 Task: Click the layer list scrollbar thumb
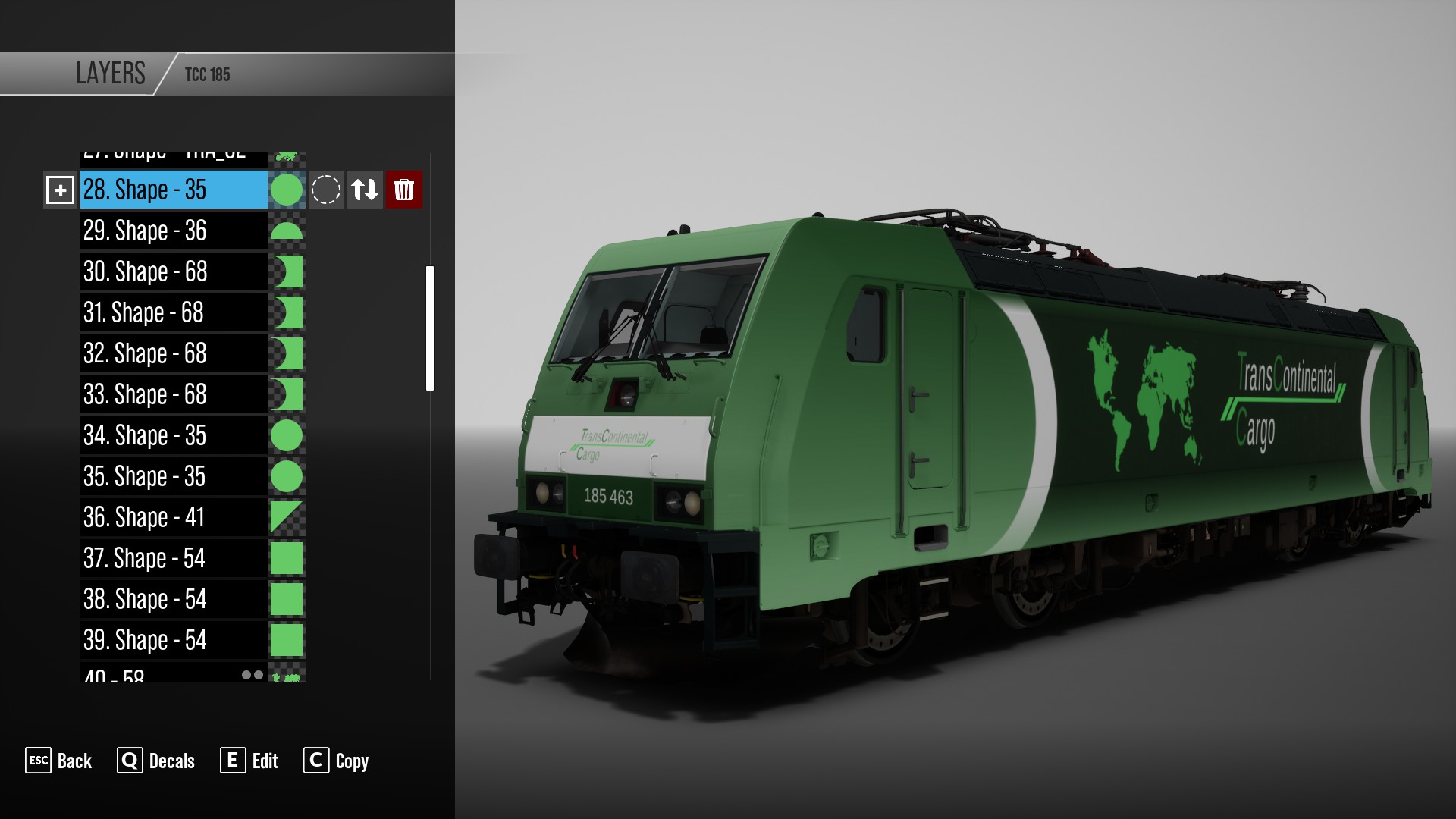[430, 328]
